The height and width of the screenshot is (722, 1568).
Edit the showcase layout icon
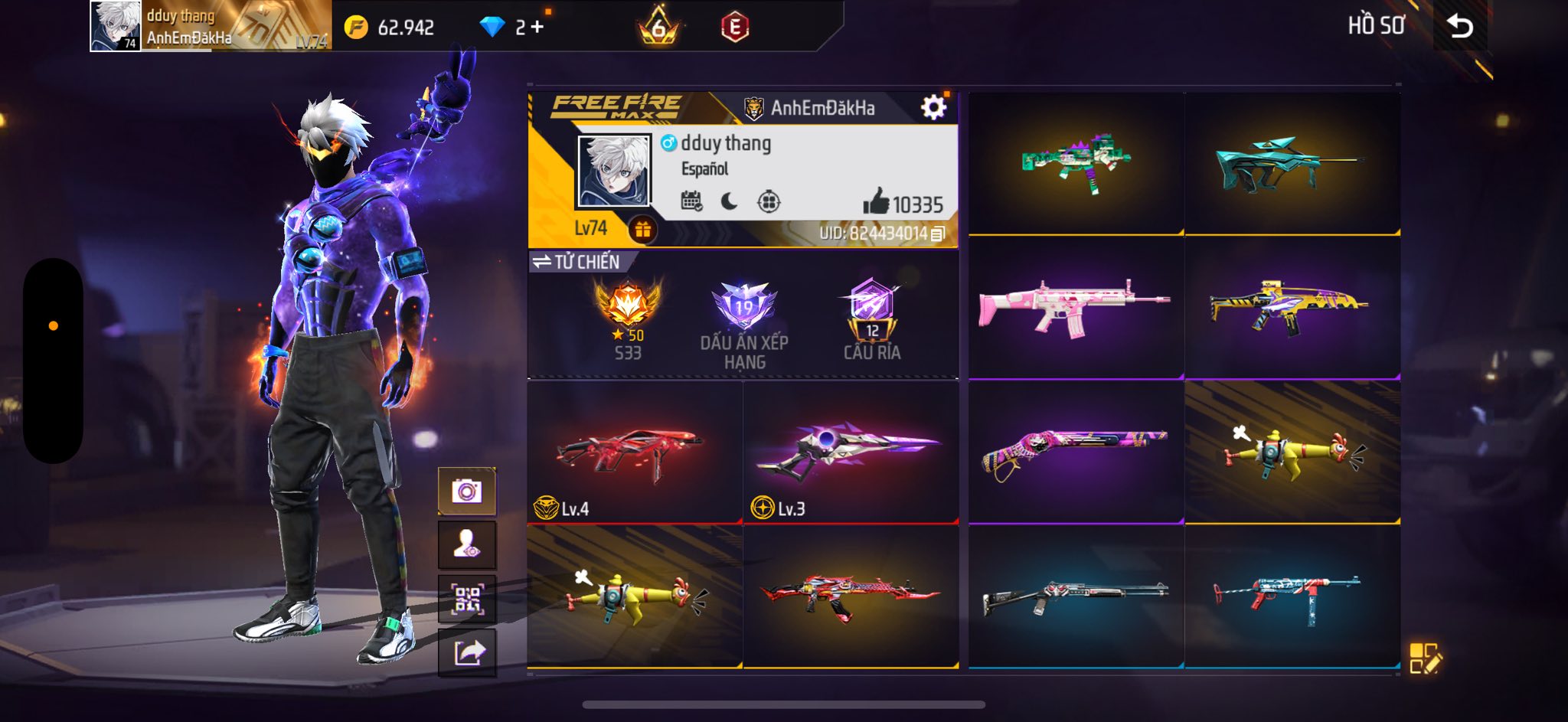(x=1424, y=658)
